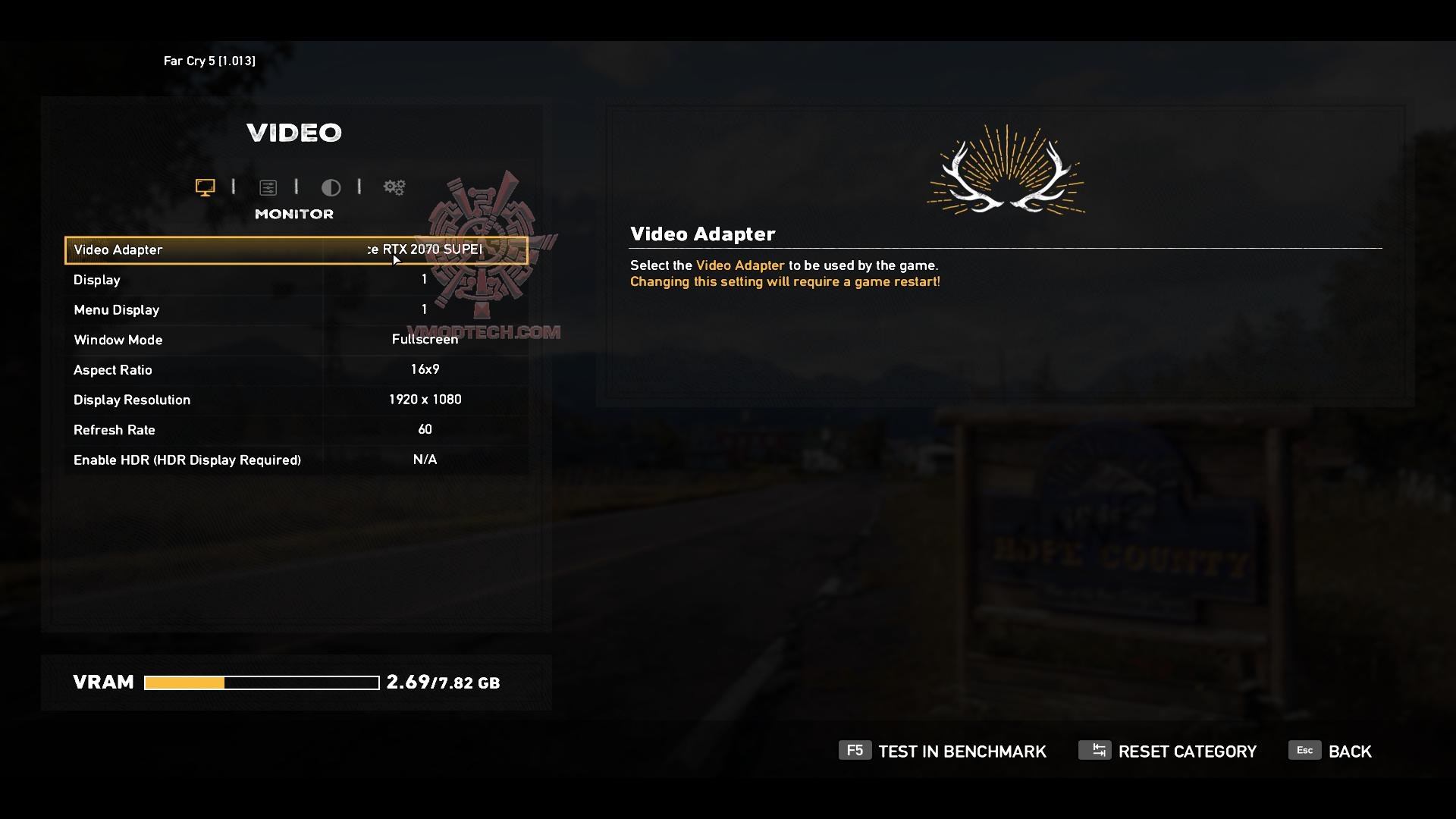Select the Menu Display setting row

coord(296,309)
